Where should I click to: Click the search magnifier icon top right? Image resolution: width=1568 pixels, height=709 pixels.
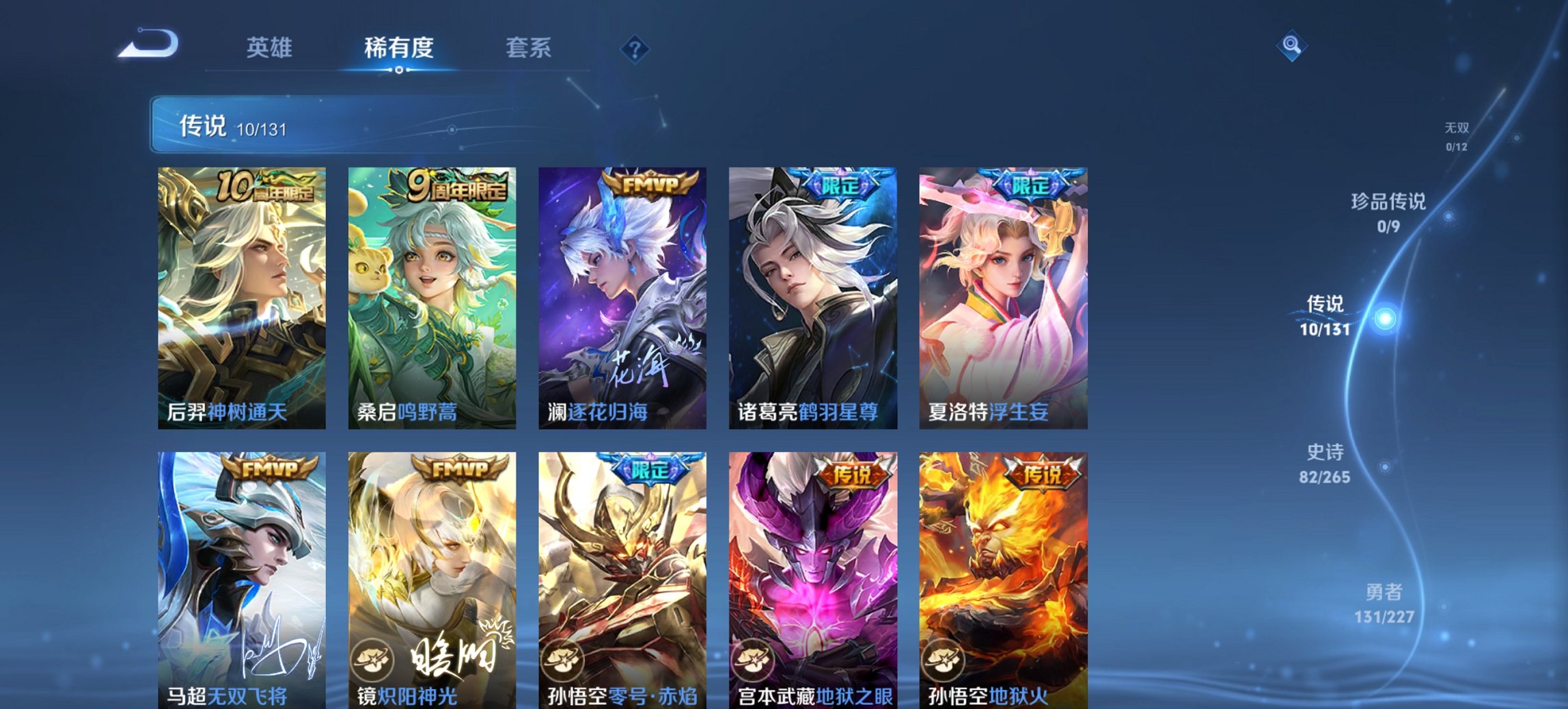(1290, 46)
